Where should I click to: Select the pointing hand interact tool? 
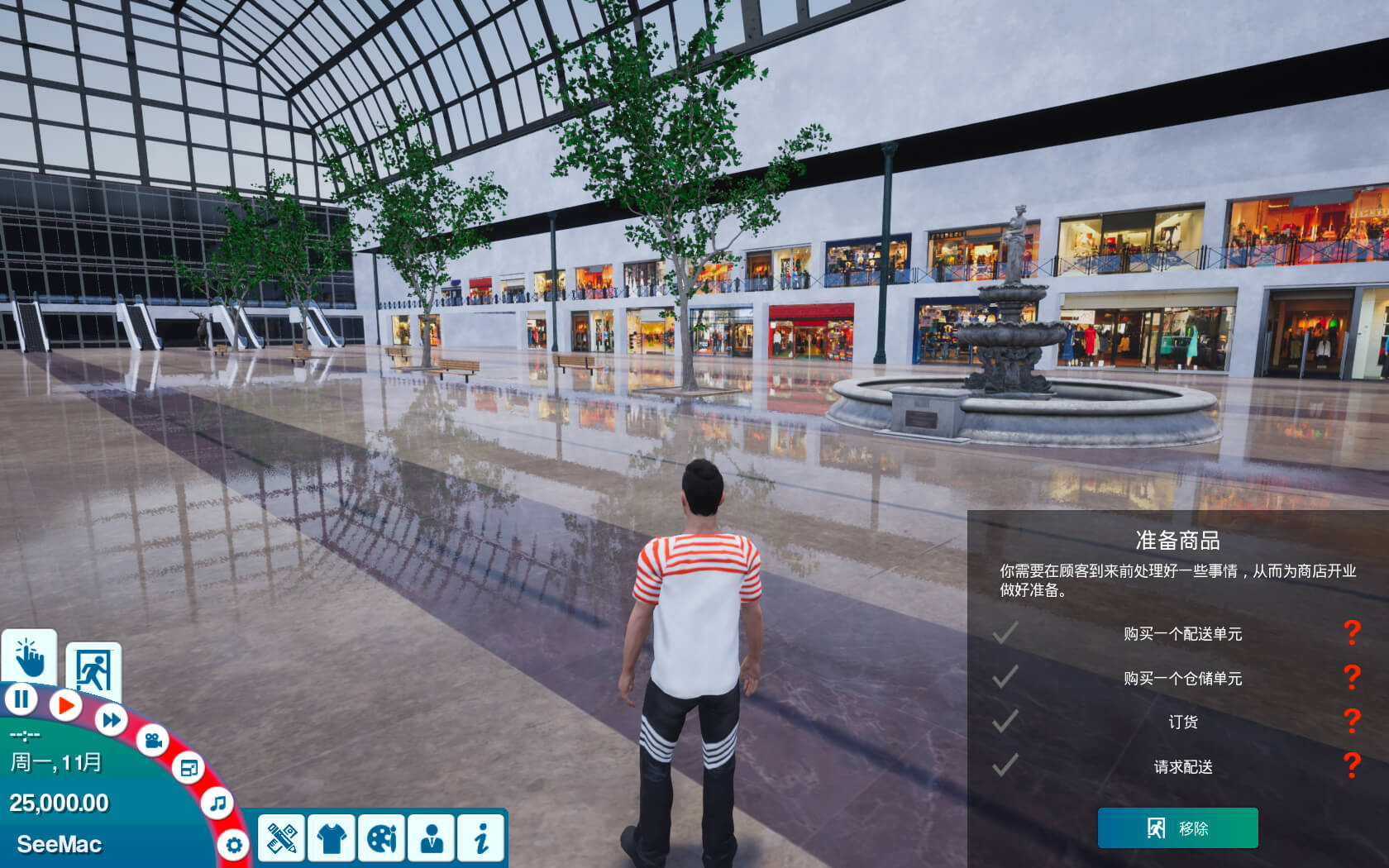[30, 657]
